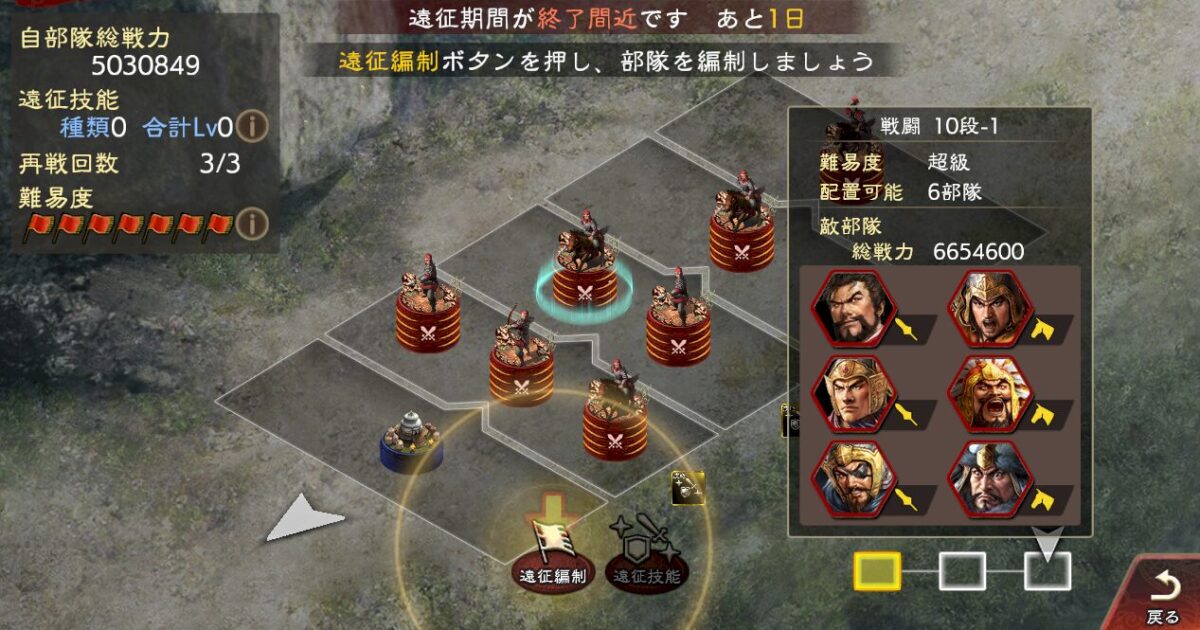Image resolution: width=1200 pixels, height=630 pixels.
Task: Select the last stage node under the arrow
Action: tap(1047, 571)
